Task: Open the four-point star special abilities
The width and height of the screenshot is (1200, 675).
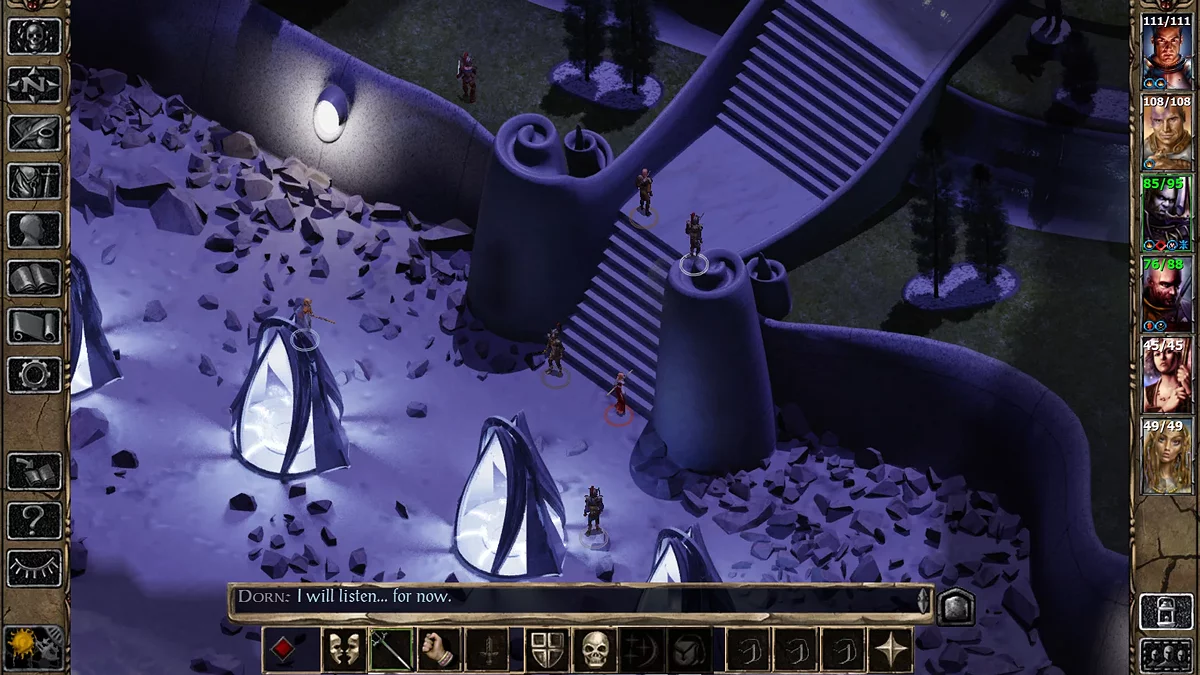Action: tap(891, 650)
